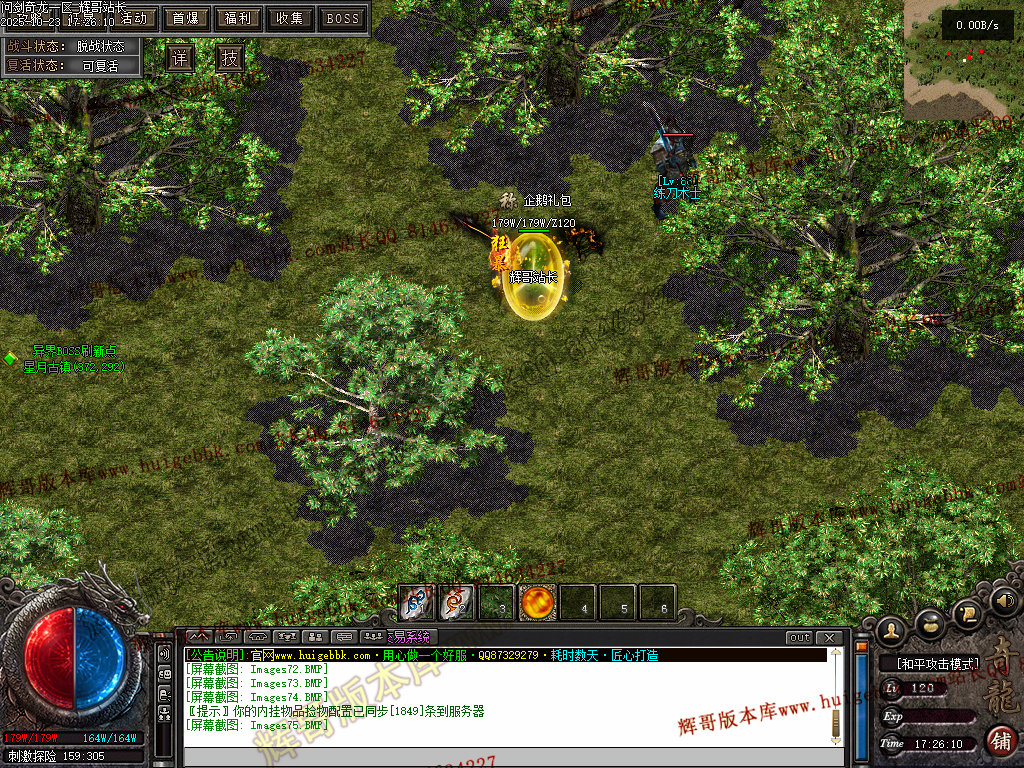Open the 技 skills button
1024x768 pixels.
click(230, 58)
